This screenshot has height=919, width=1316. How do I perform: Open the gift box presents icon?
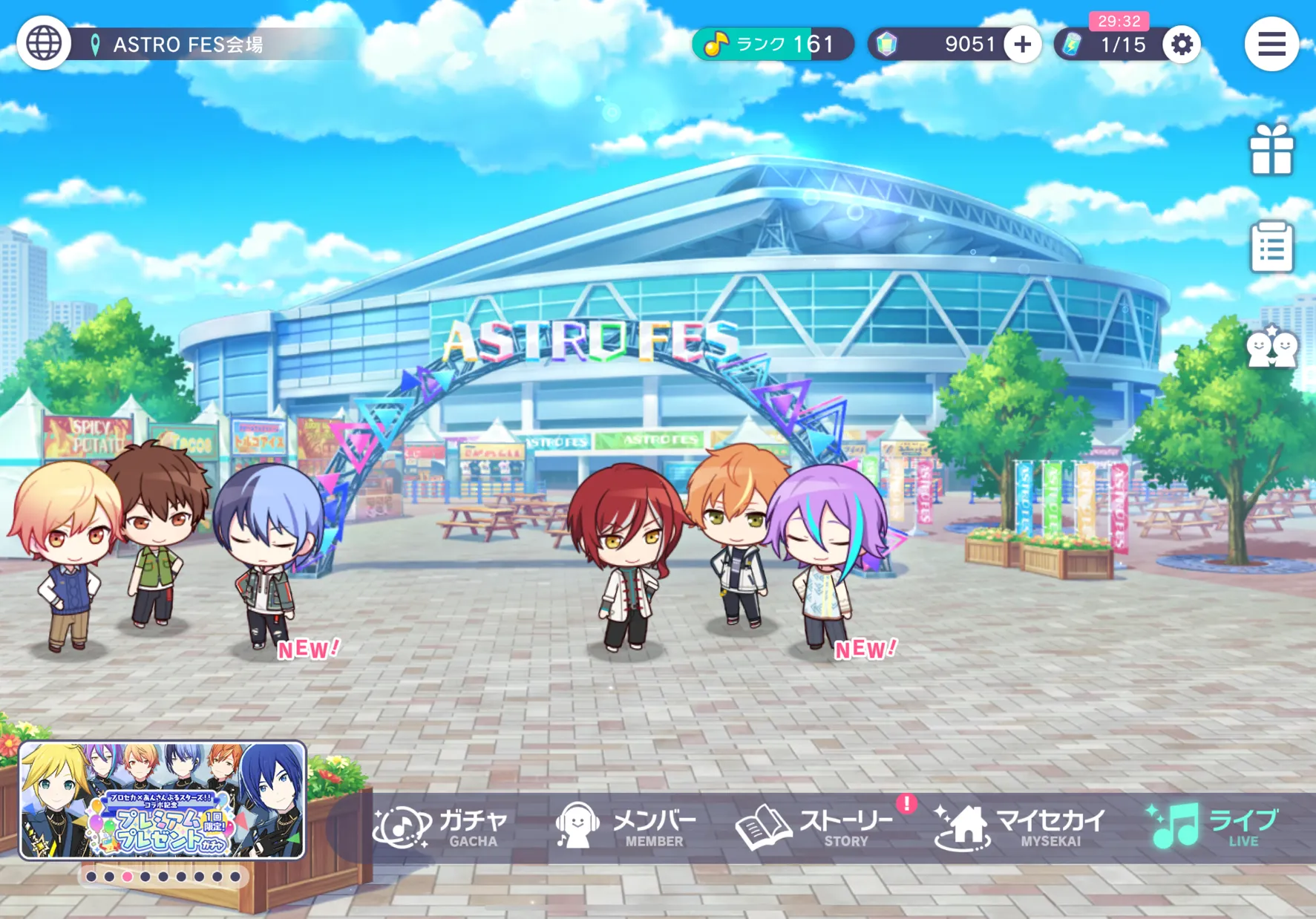(1271, 151)
